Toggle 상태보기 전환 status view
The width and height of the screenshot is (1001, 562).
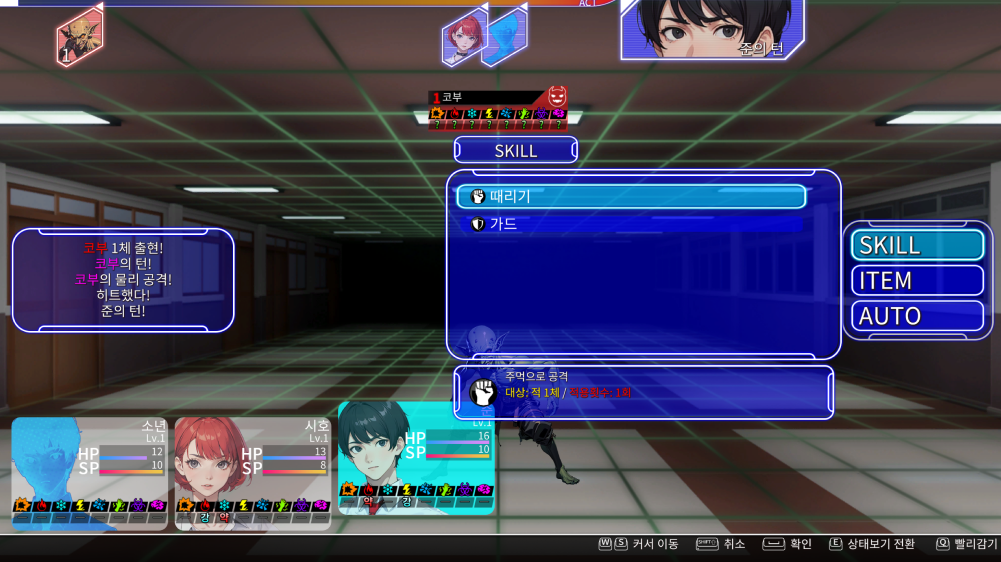[871, 544]
